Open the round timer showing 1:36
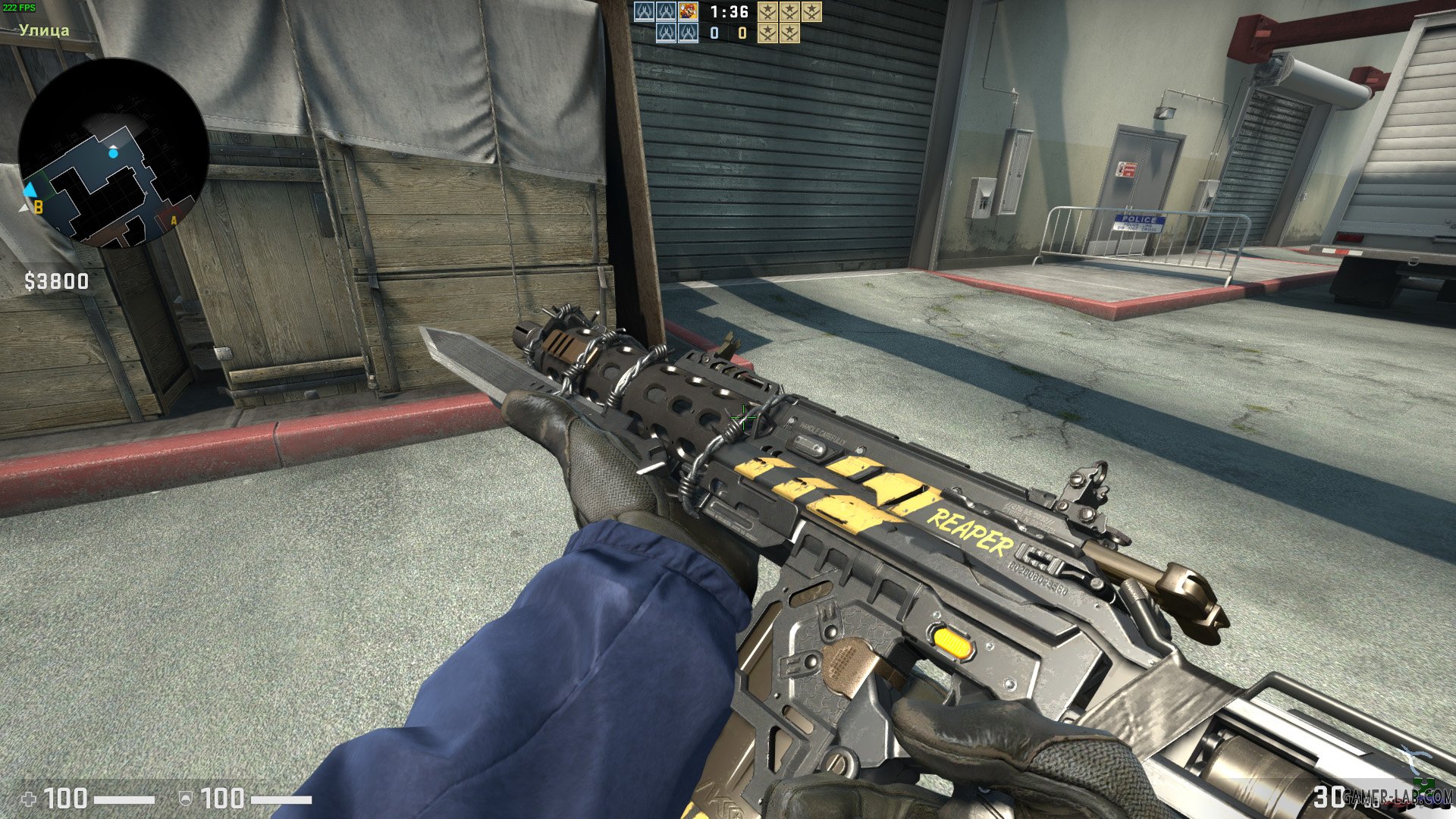The height and width of the screenshot is (819, 1456). [x=730, y=13]
